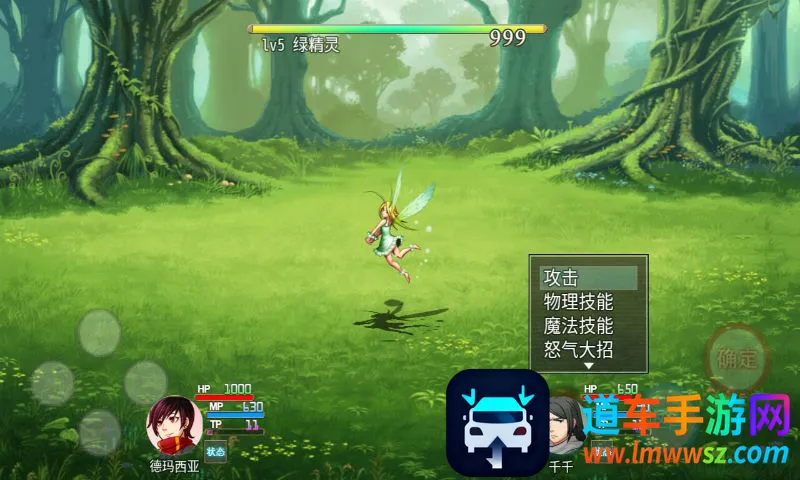Tap the round 确定 confirm button

(738, 358)
